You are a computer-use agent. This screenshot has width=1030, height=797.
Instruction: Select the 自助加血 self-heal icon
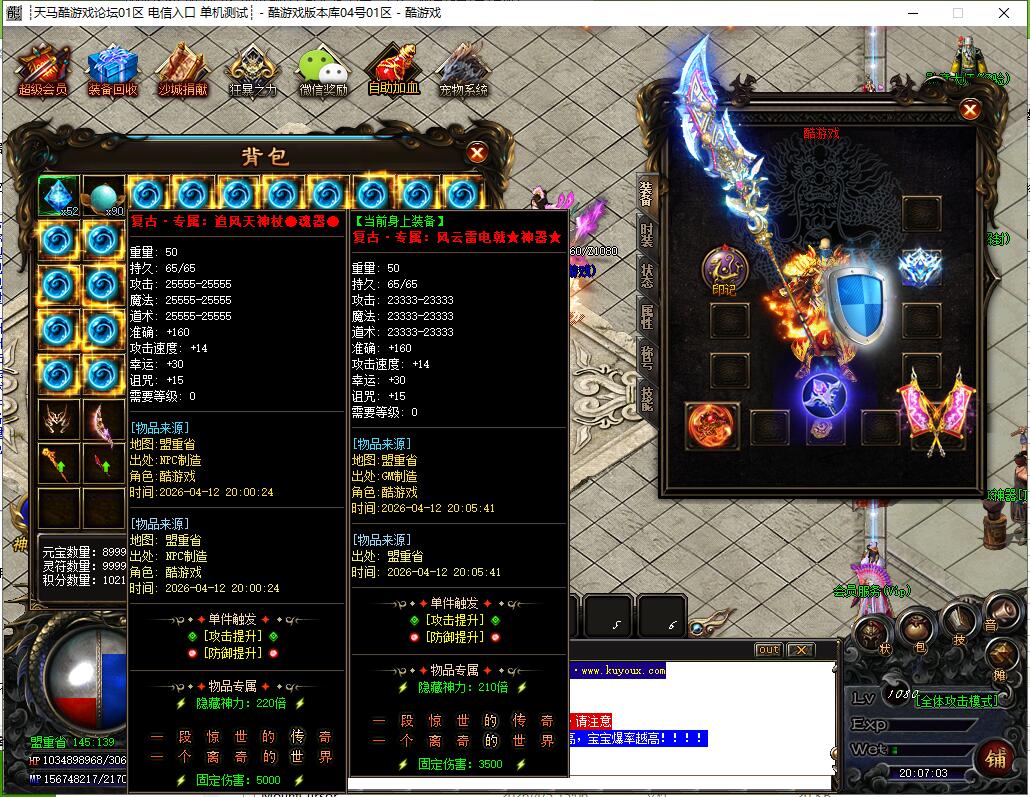[x=393, y=68]
